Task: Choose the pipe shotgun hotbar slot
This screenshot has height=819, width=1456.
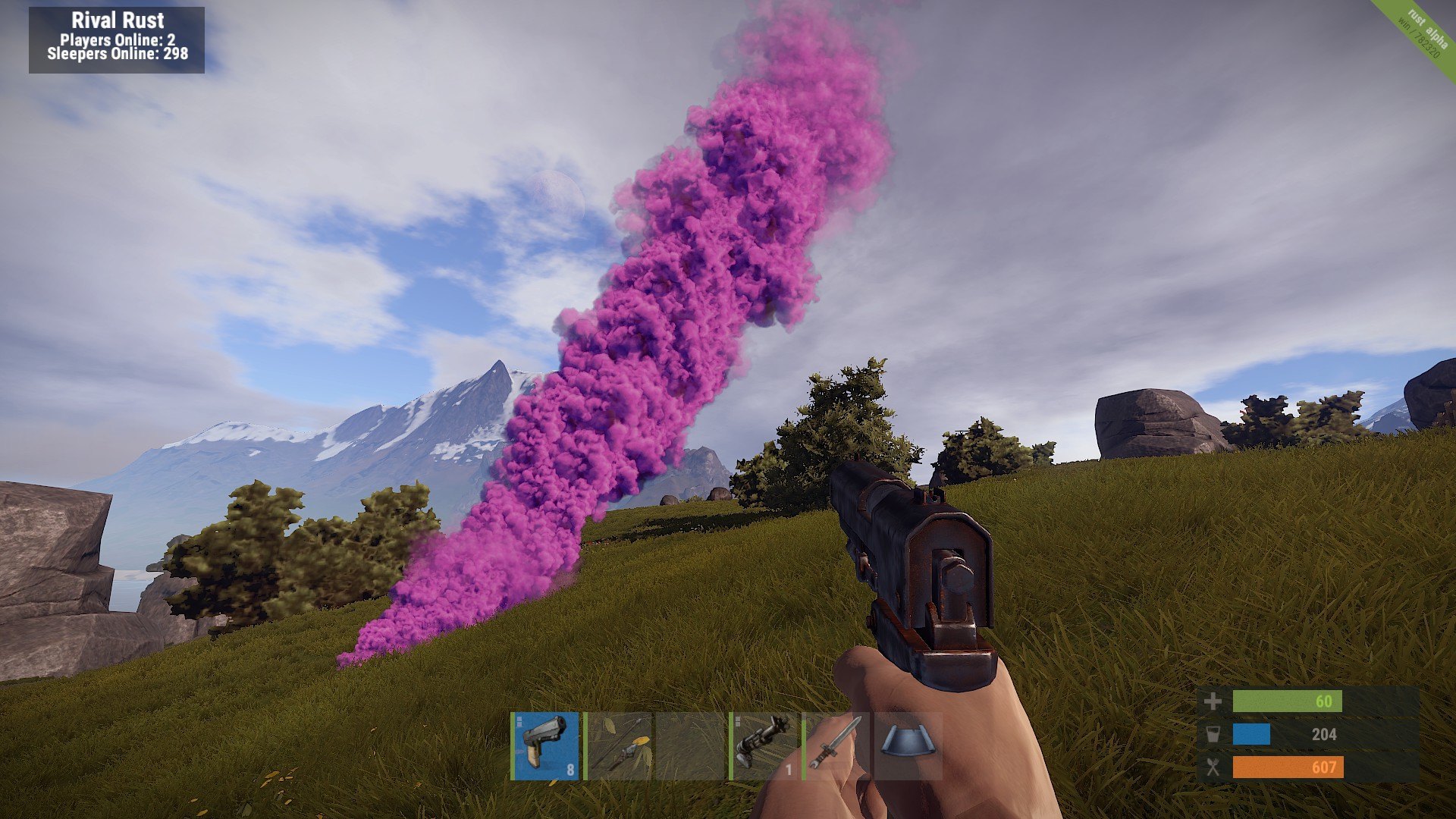Action: click(764, 745)
